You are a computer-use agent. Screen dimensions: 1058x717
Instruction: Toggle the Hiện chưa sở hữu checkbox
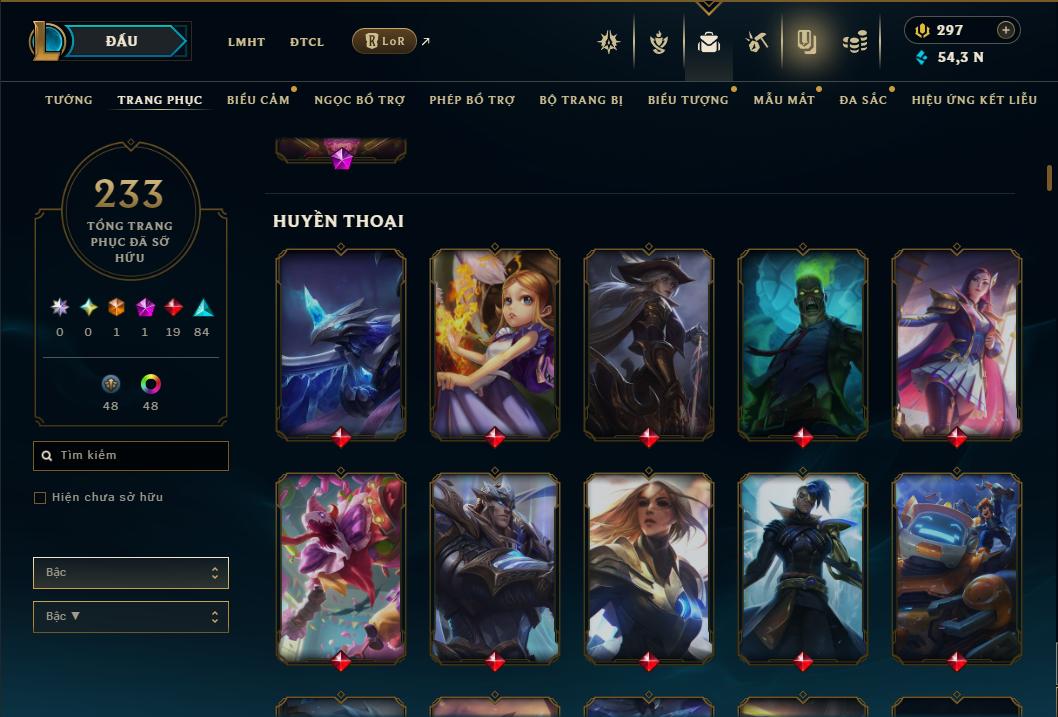click(x=40, y=498)
